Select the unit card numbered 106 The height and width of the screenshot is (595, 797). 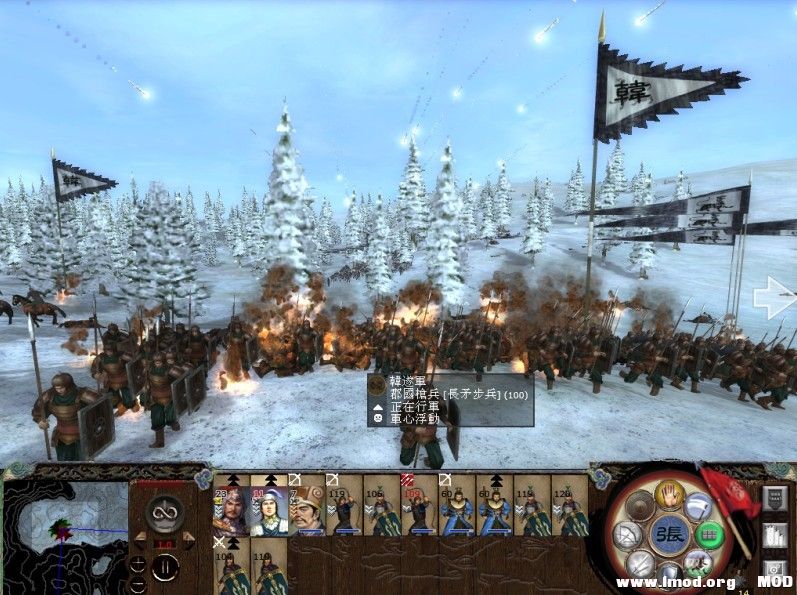[381, 506]
